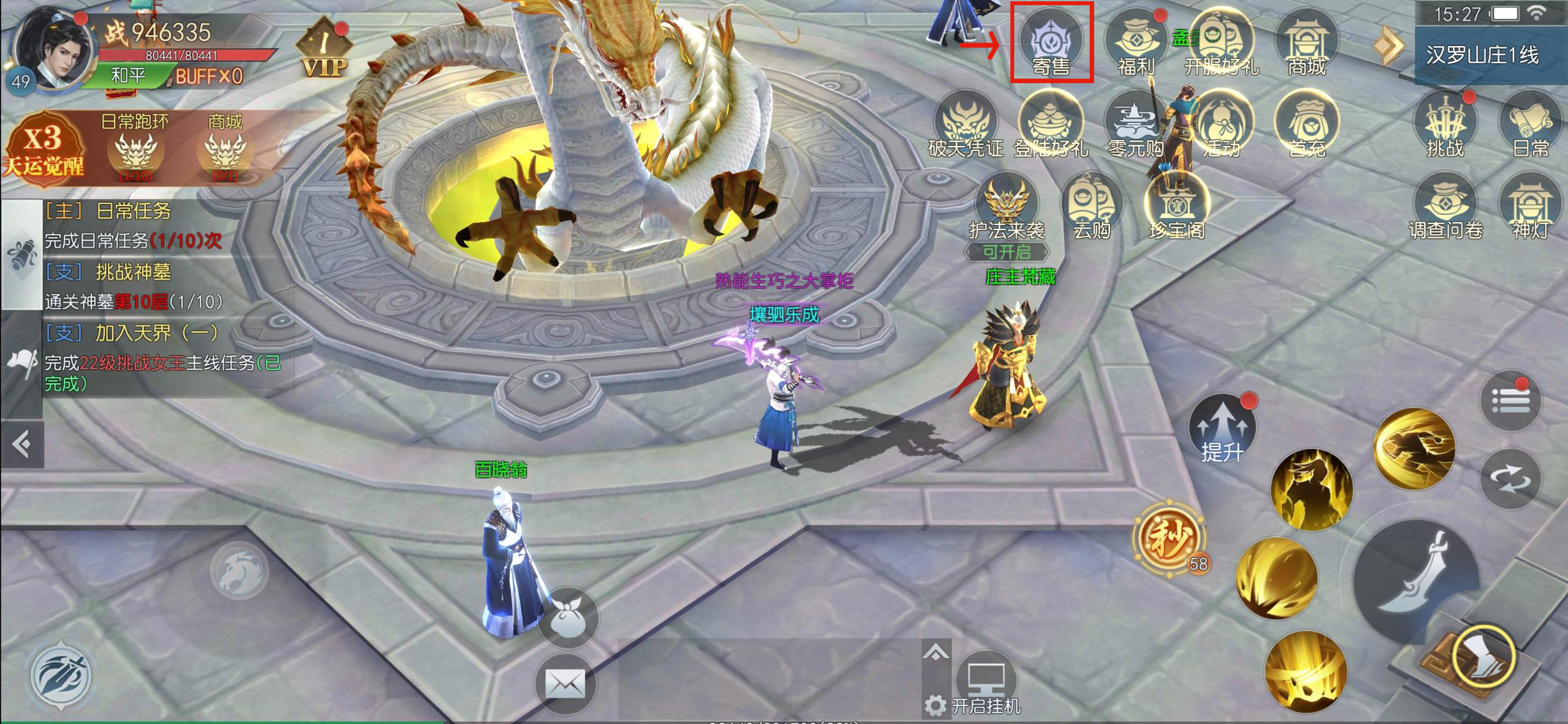Viewport: 1568px width, 724px height.
Task: Toggle 开启挂机 auto-battle
Action: pyautogui.click(x=986, y=688)
